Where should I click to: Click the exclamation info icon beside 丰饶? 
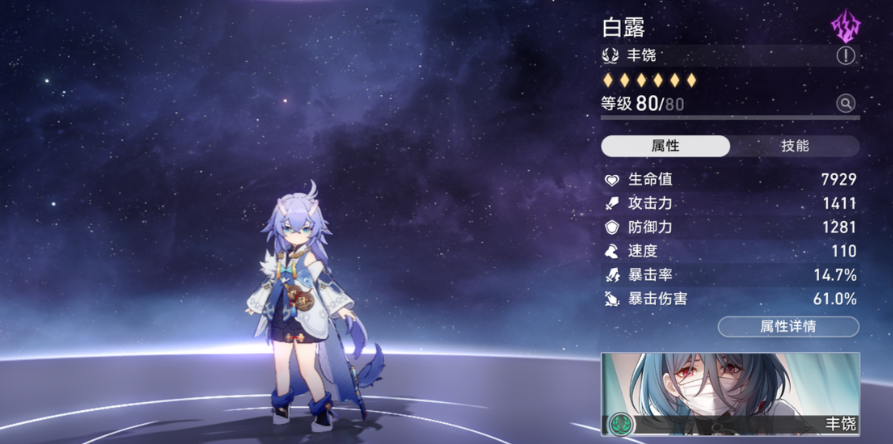pos(846,56)
